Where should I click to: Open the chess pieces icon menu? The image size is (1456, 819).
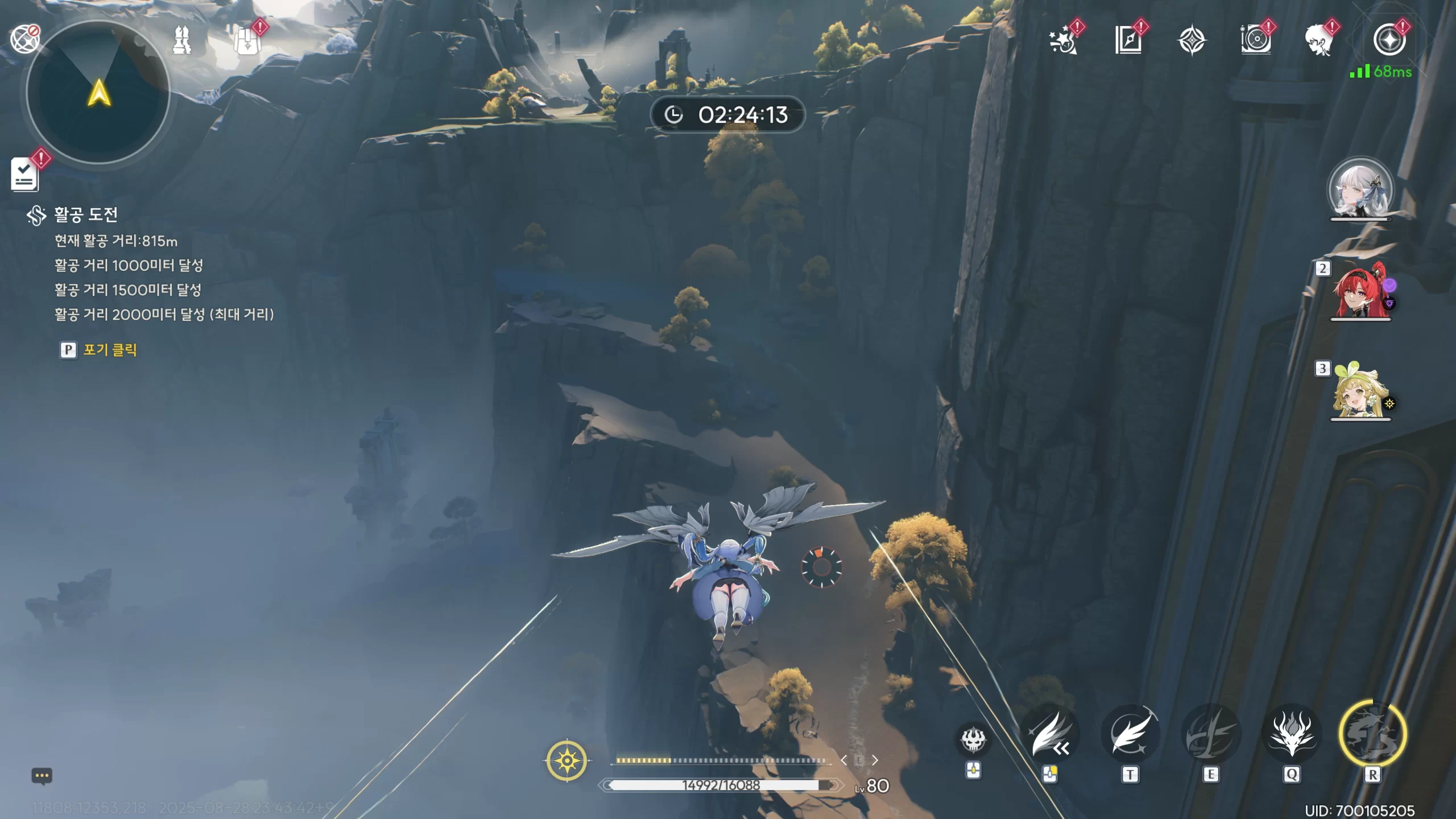pyautogui.click(x=182, y=40)
